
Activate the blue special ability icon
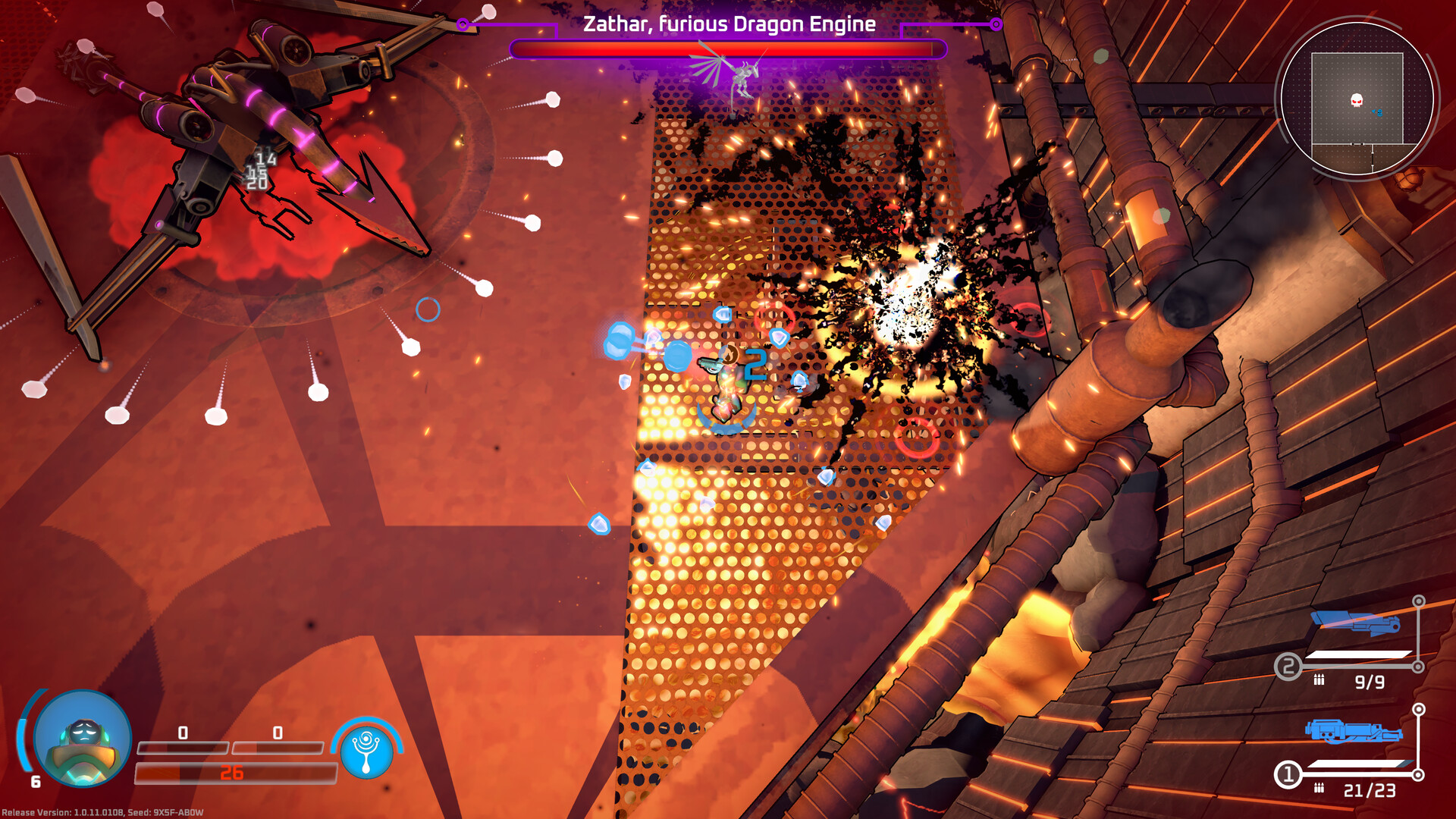[x=367, y=751]
